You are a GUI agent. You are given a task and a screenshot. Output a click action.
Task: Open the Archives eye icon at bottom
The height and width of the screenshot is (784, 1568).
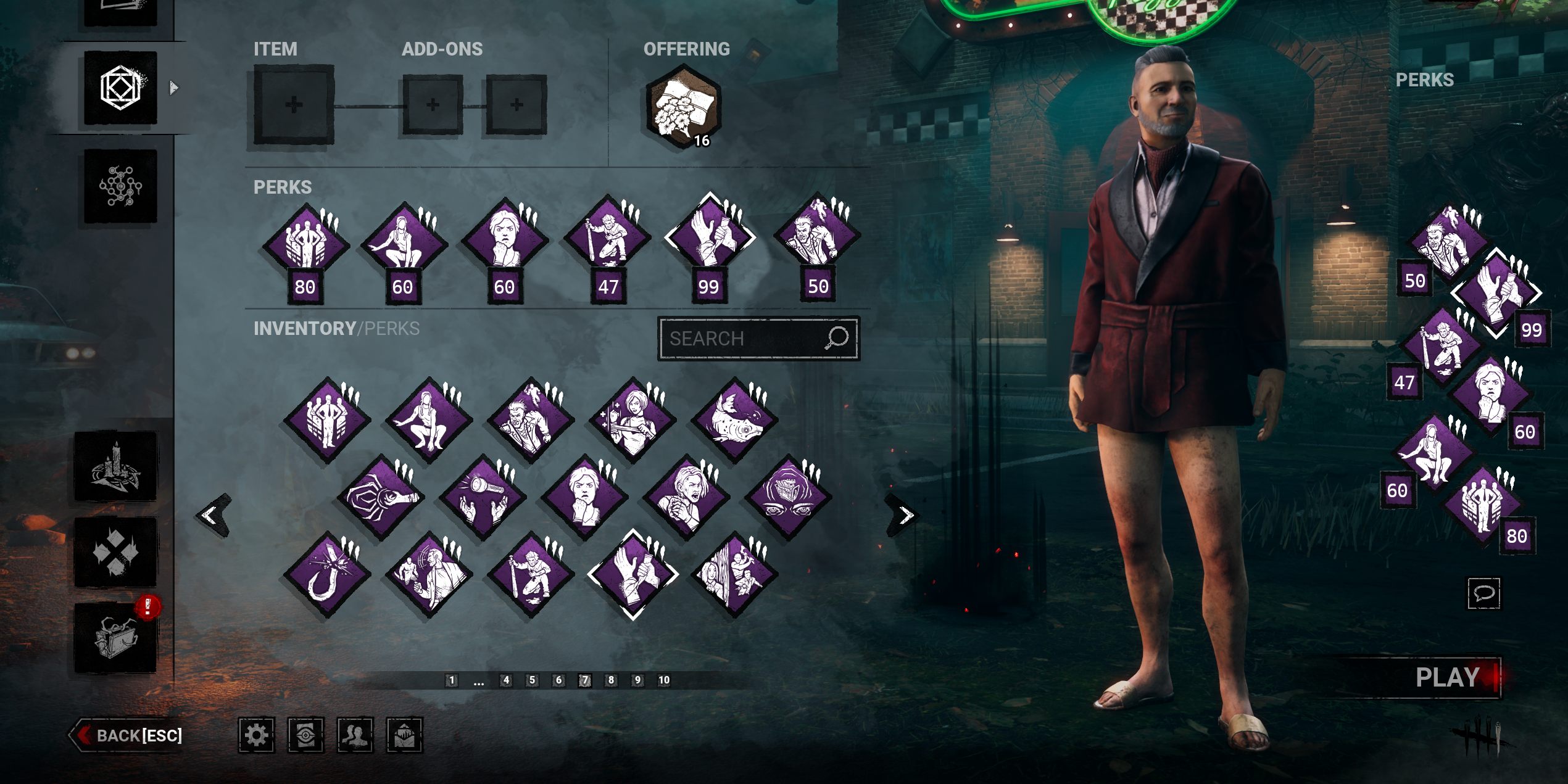click(304, 735)
